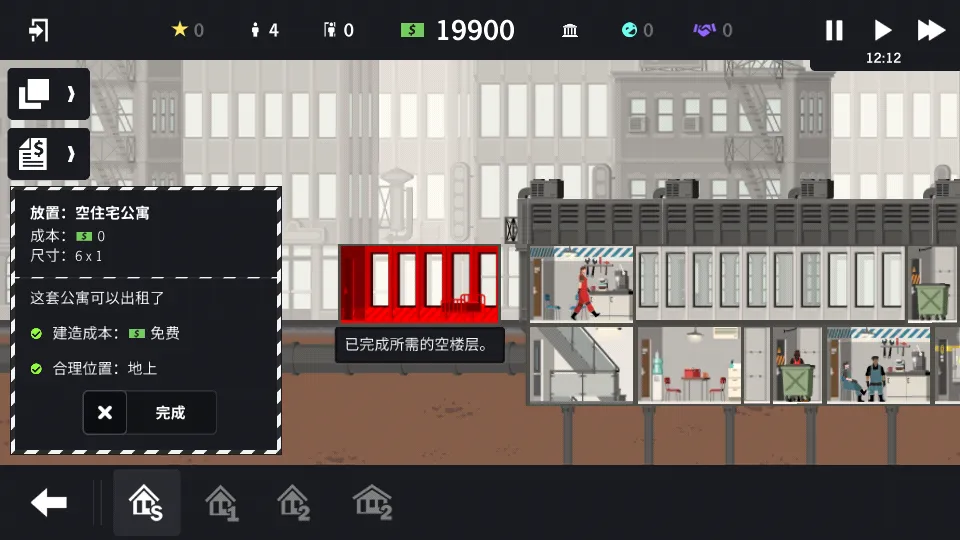Resume normal play speed
Image resolution: width=960 pixels, height=540 pixels.
(882, 30)
